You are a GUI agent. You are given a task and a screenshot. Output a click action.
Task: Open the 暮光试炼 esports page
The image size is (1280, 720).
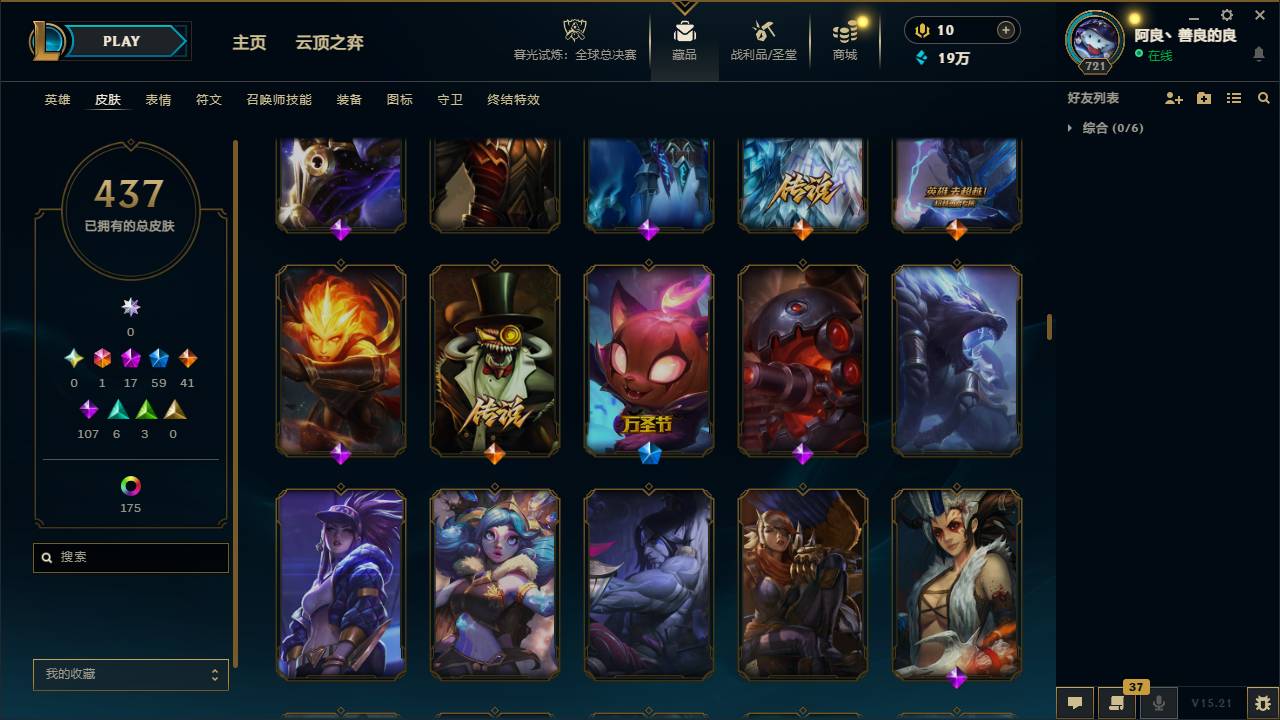[574, 41]
